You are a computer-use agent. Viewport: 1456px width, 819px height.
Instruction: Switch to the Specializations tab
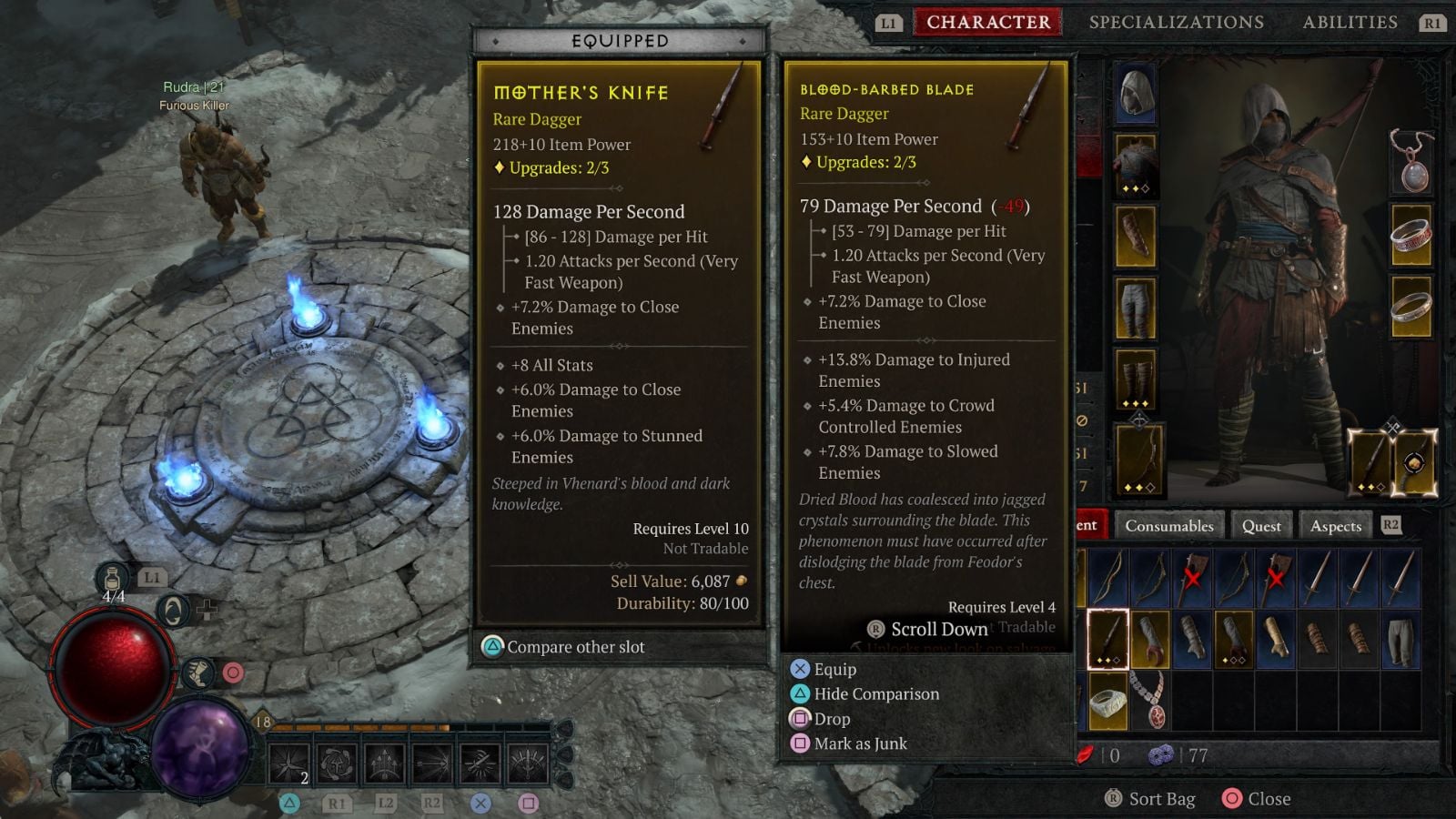tap(1176, 22)
